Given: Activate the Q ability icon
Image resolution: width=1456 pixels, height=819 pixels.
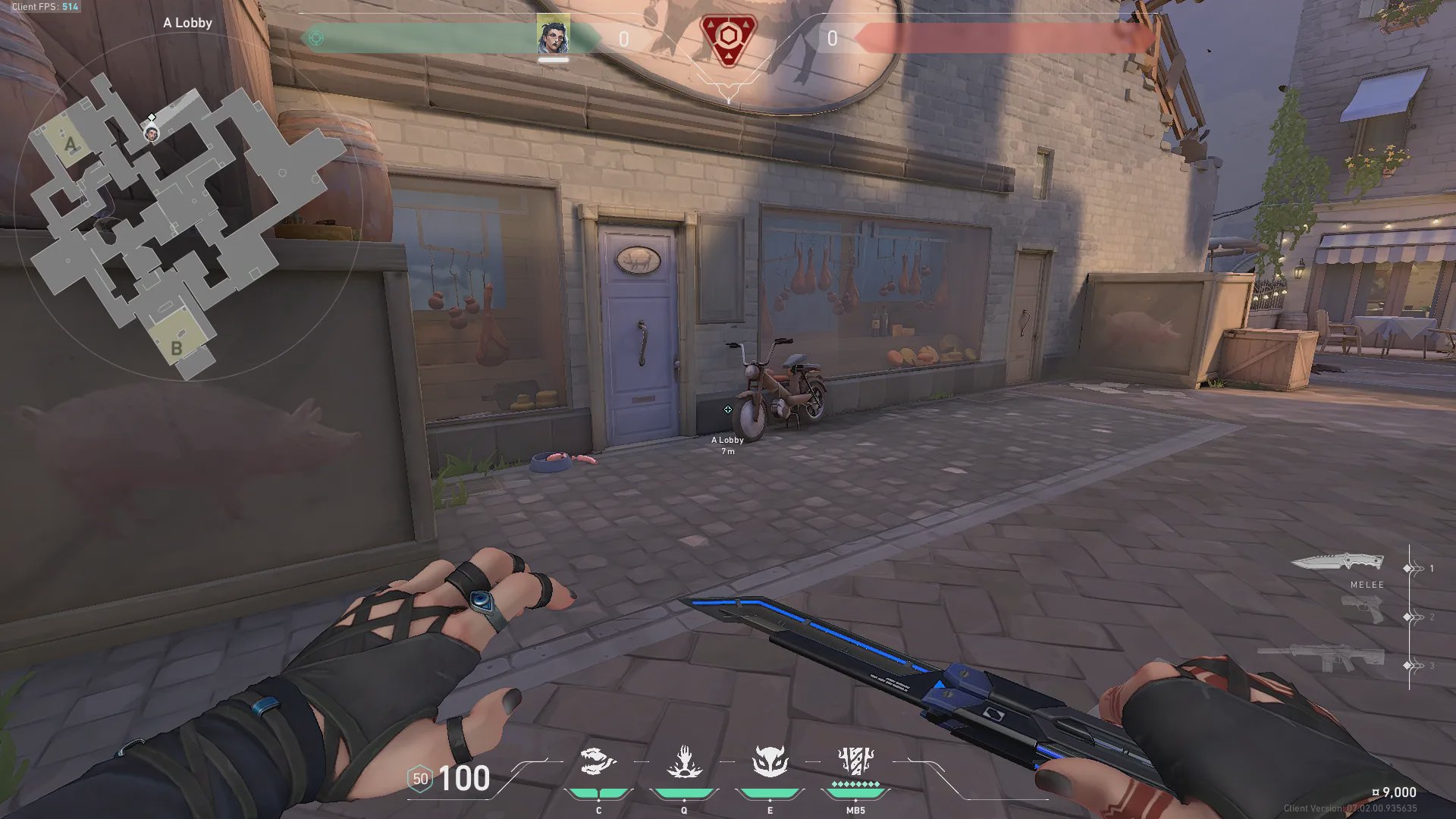Looking at the screenshot, I should tap(684, 763).
